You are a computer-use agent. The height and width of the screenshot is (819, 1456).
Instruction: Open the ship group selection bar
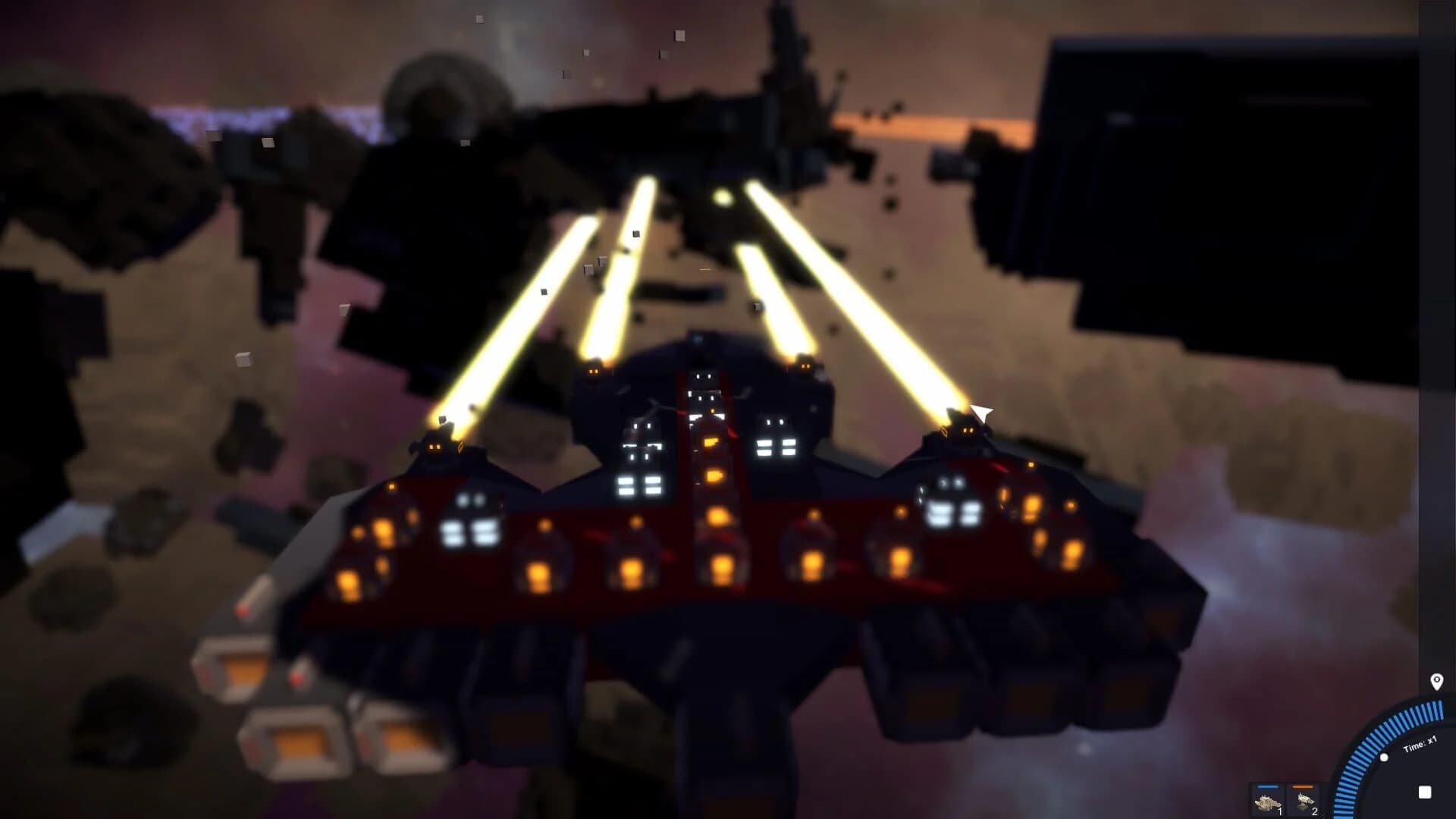(x=1287, y=798)
